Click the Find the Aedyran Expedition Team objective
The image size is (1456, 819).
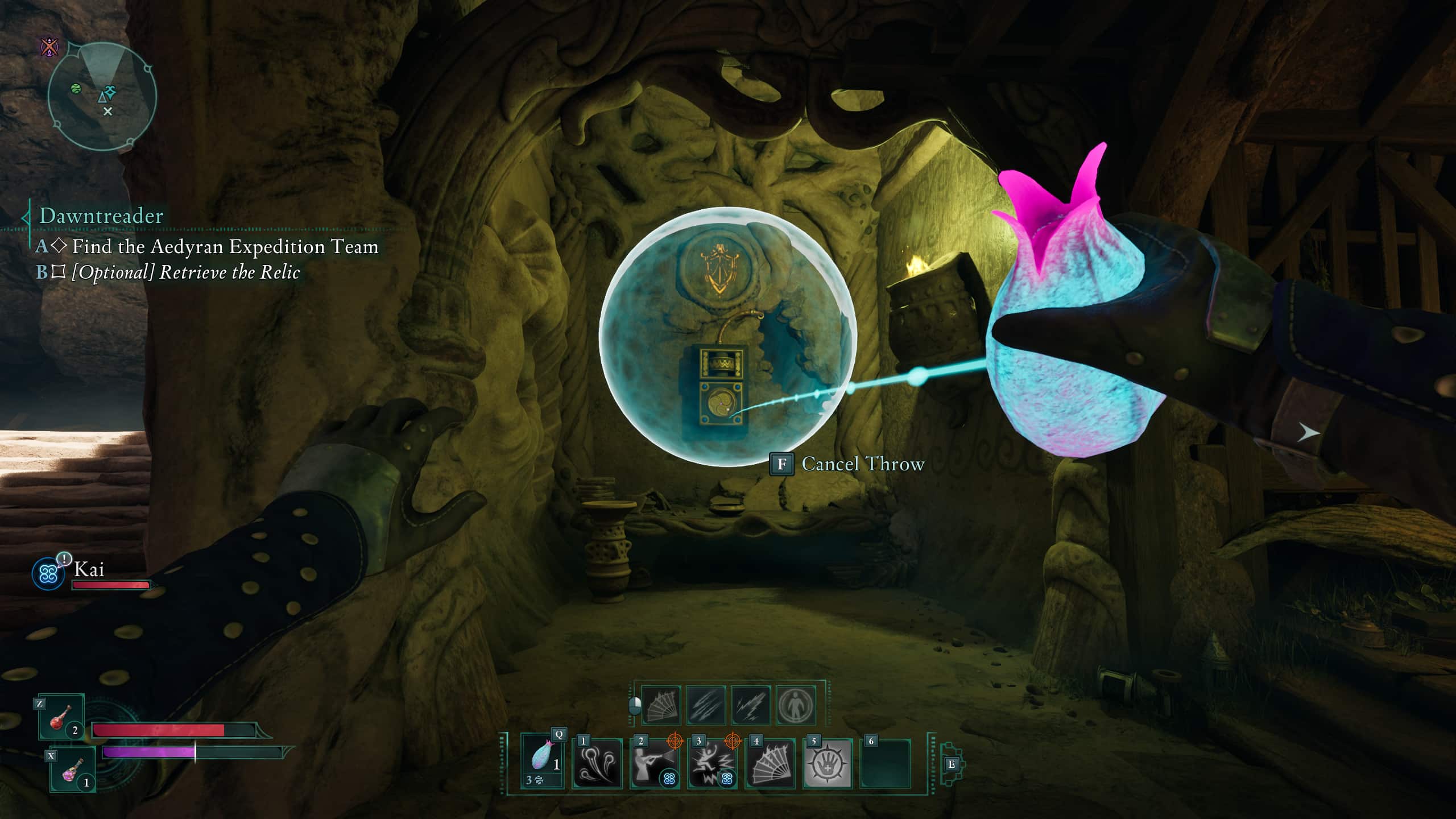tap(225, 246)
